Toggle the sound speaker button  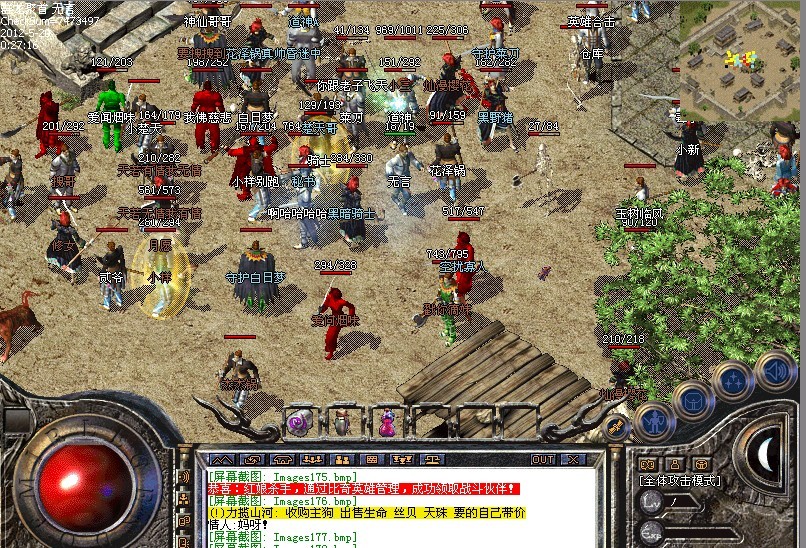tap(774, 369)
